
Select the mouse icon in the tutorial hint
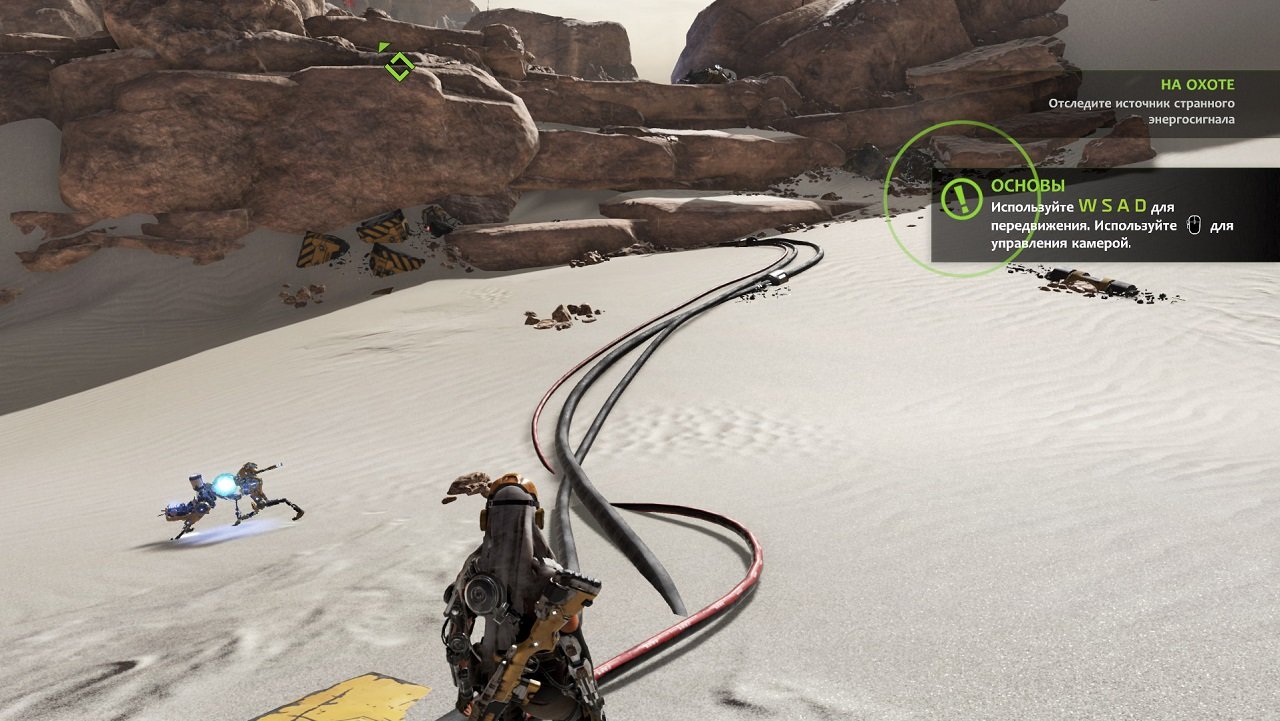pos(1193,226)
